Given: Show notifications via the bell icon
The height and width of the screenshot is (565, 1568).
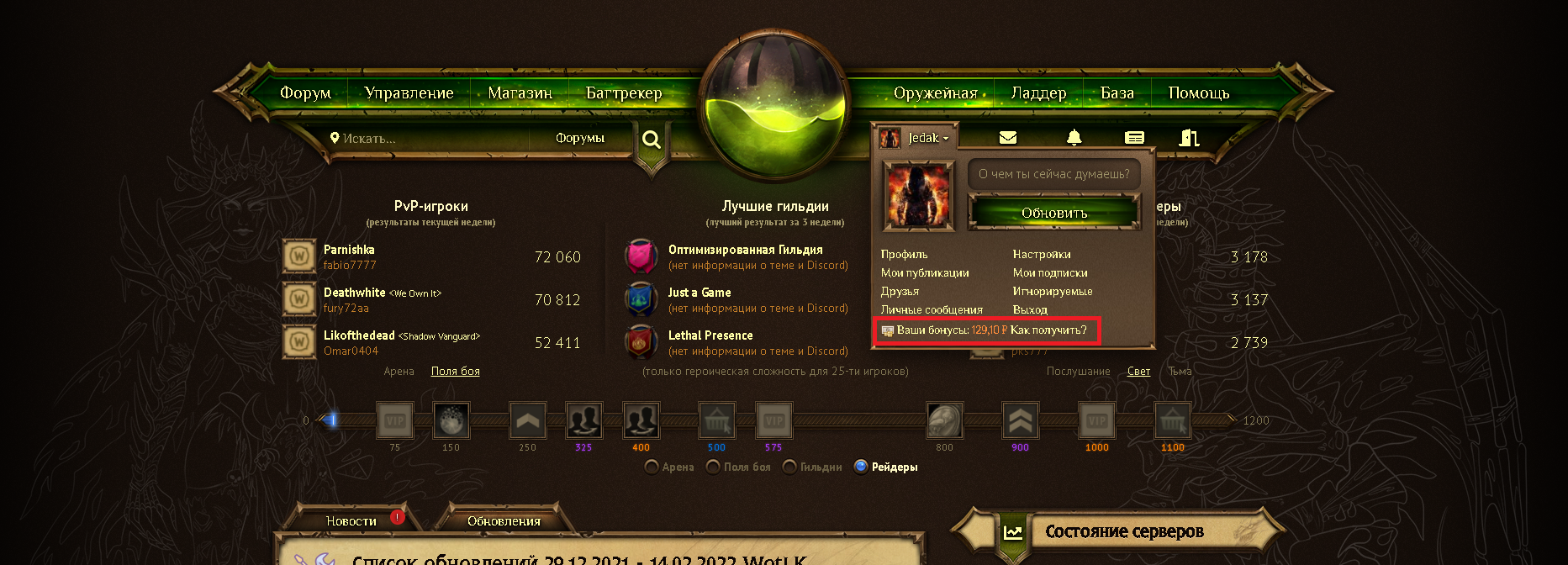Looking at the screenshot, I should coord(1074,138).
